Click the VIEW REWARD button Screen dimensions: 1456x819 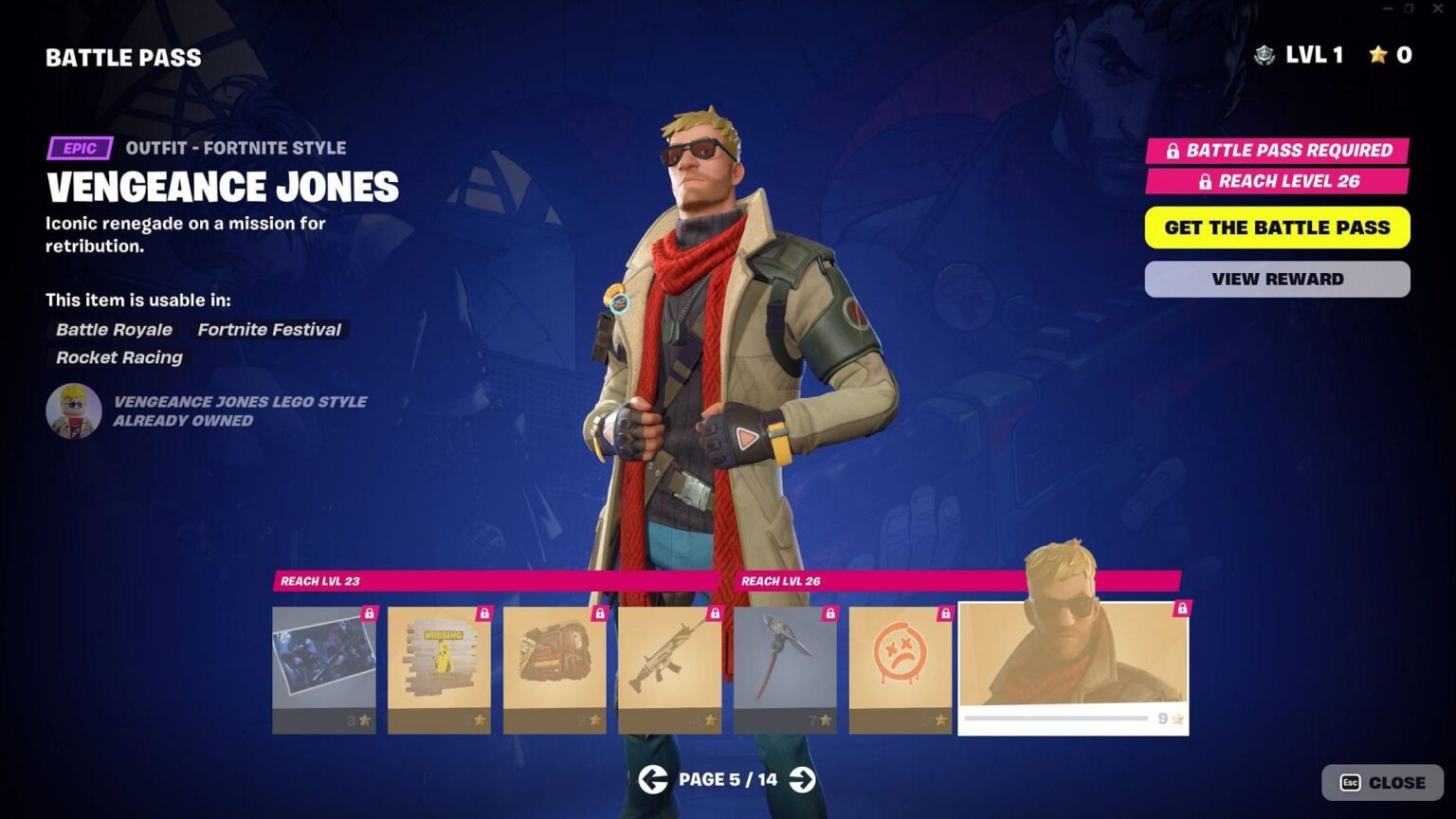coord(1277,278)
